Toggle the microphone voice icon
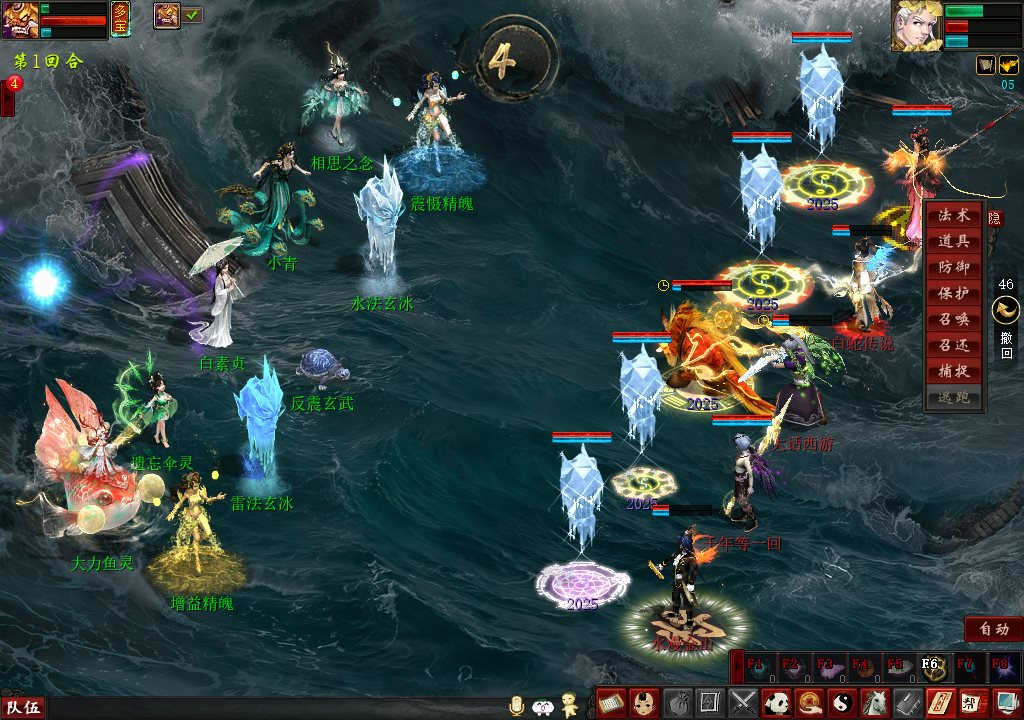1024x720 pixels. [517, 705]
